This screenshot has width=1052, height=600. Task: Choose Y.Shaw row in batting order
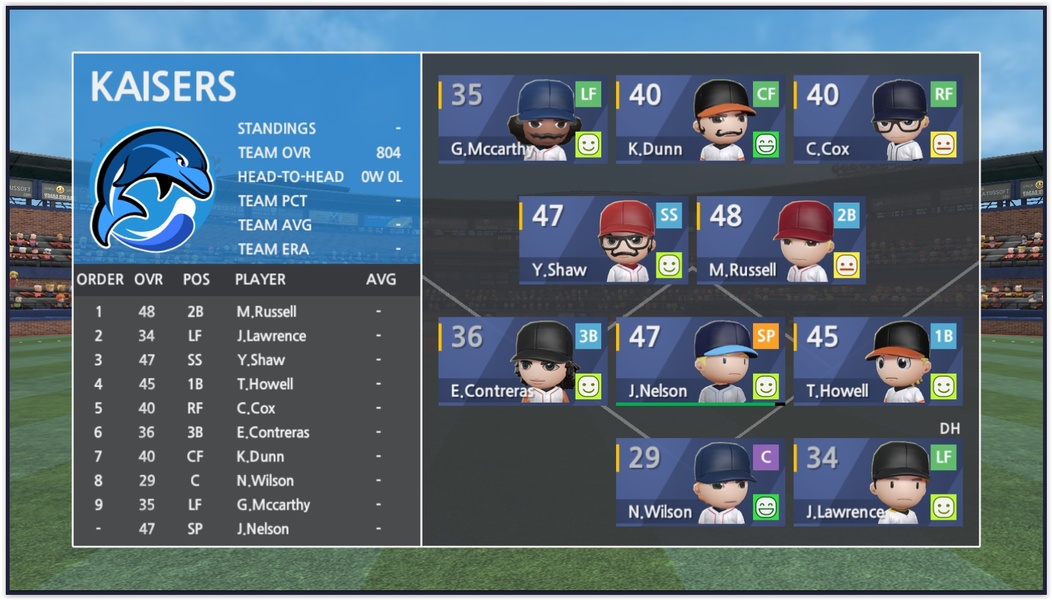246,360
